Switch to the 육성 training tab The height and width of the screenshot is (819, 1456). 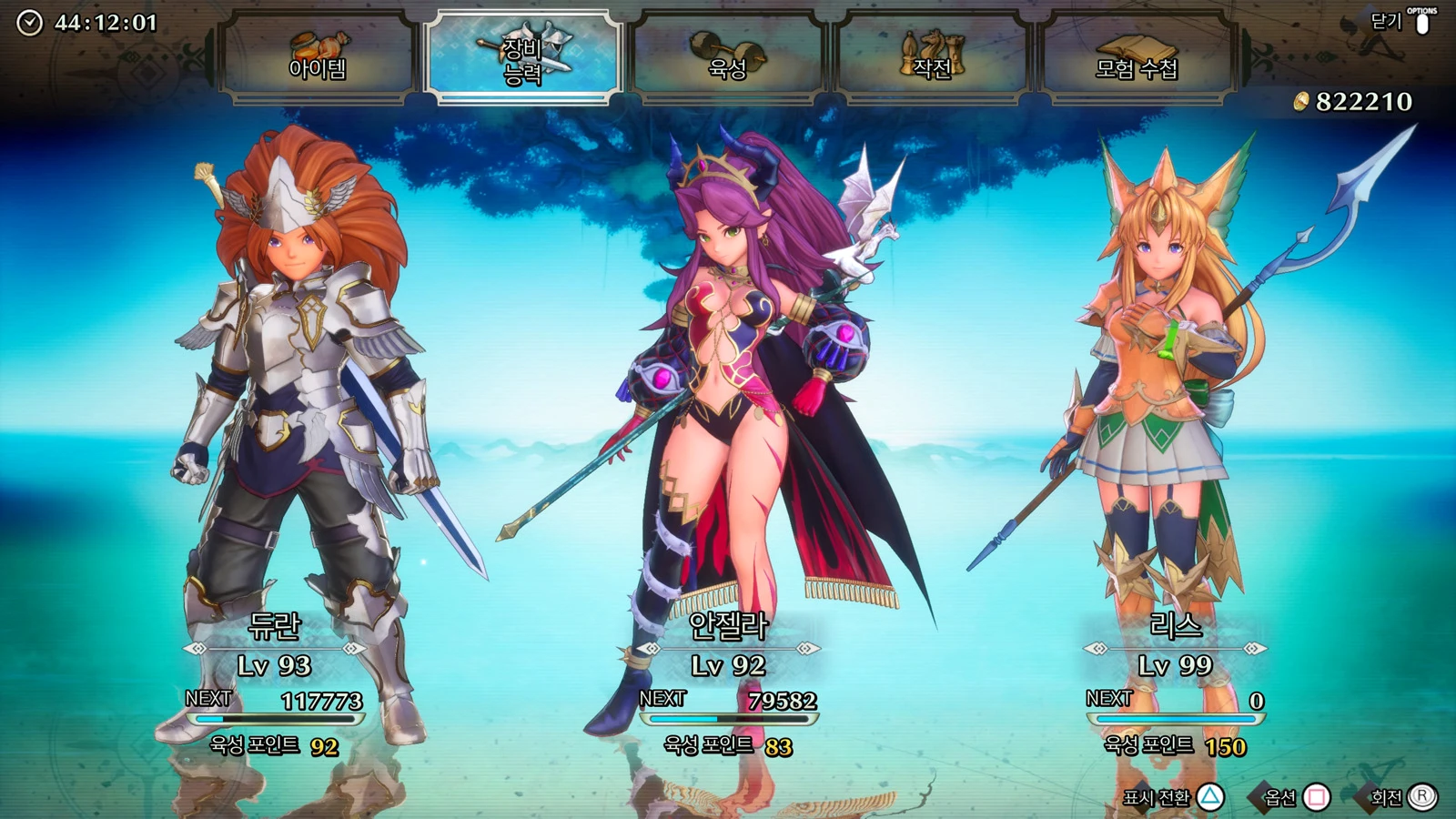click(x=728, y=56)
